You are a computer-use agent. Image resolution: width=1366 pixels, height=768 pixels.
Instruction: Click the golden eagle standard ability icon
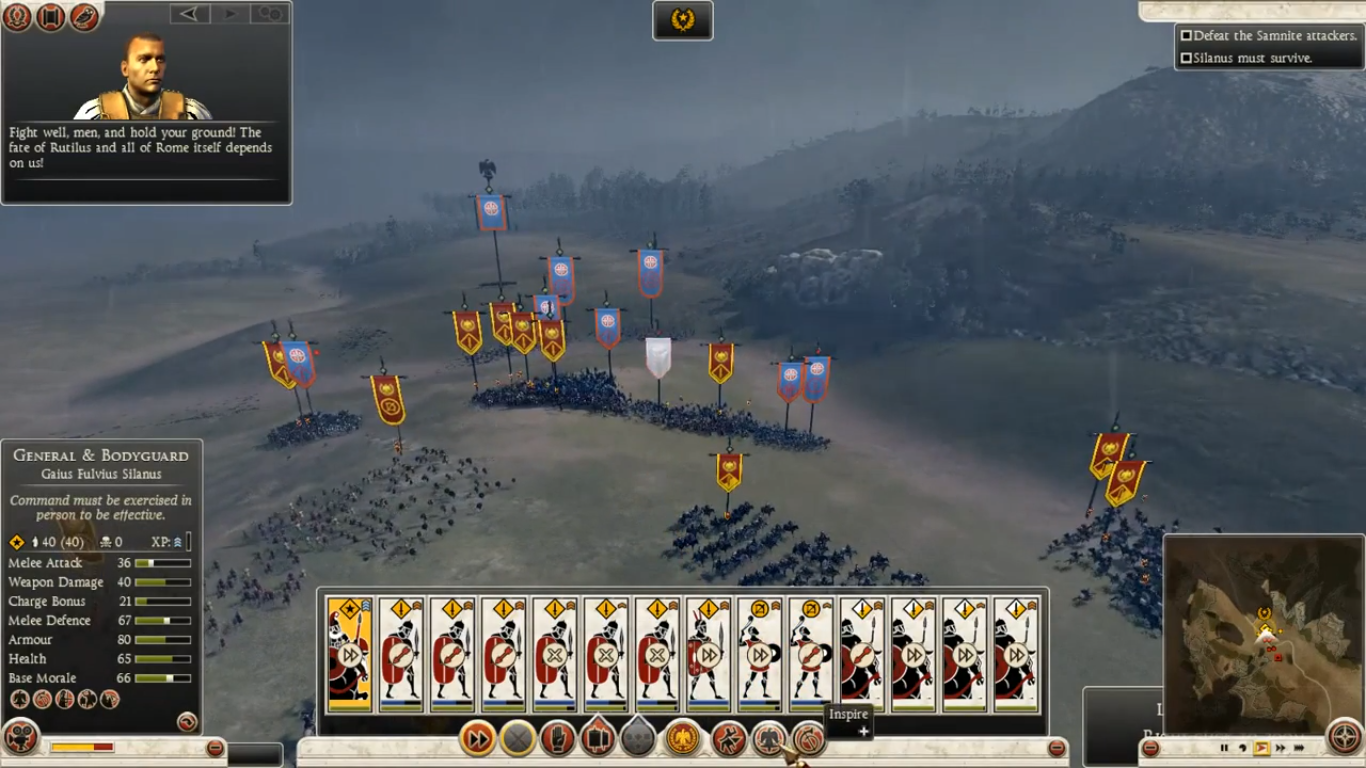681,740
